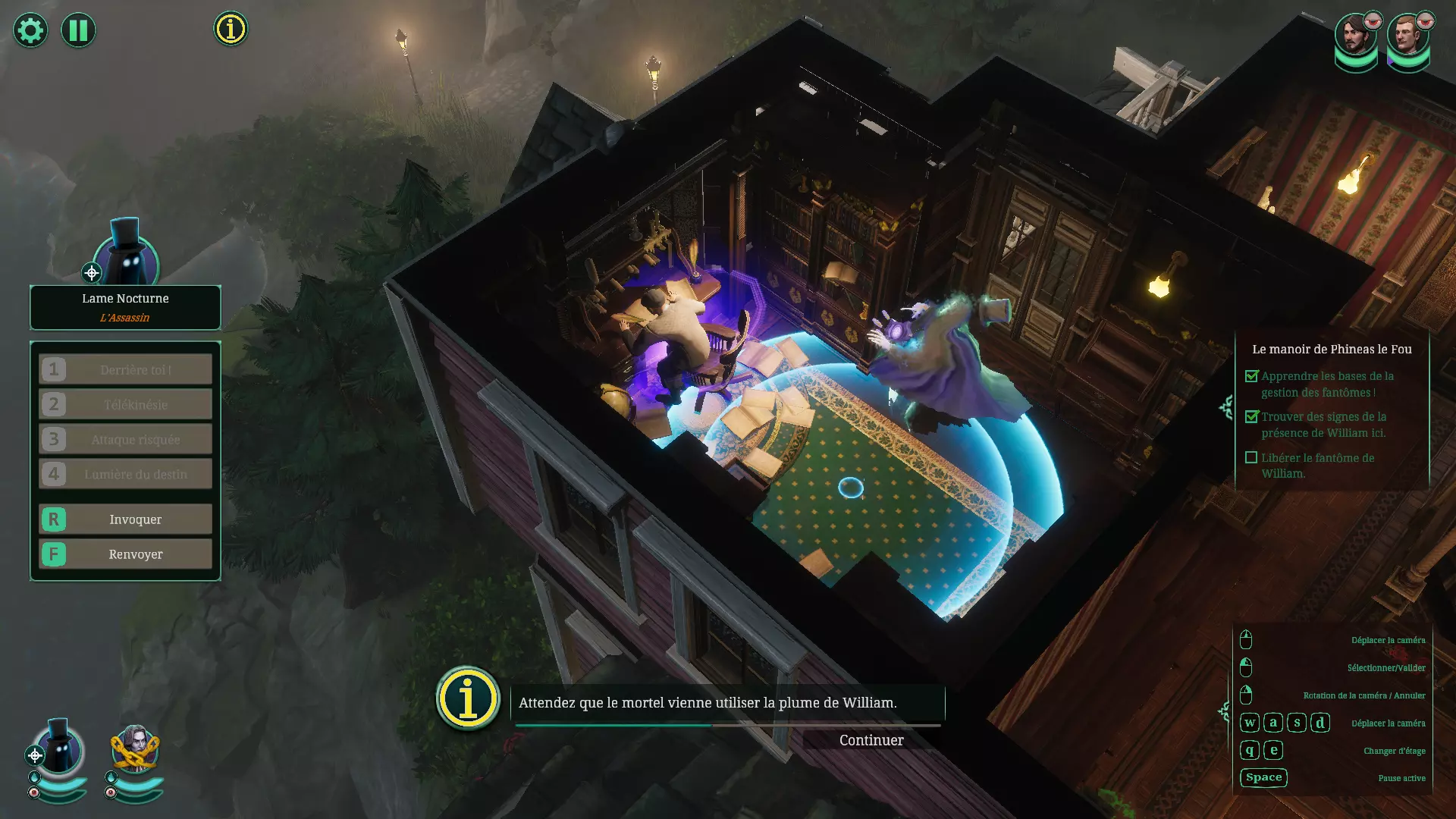Choose the Attaque risquée ability
1456x819 pixels.
coord(126,440)
